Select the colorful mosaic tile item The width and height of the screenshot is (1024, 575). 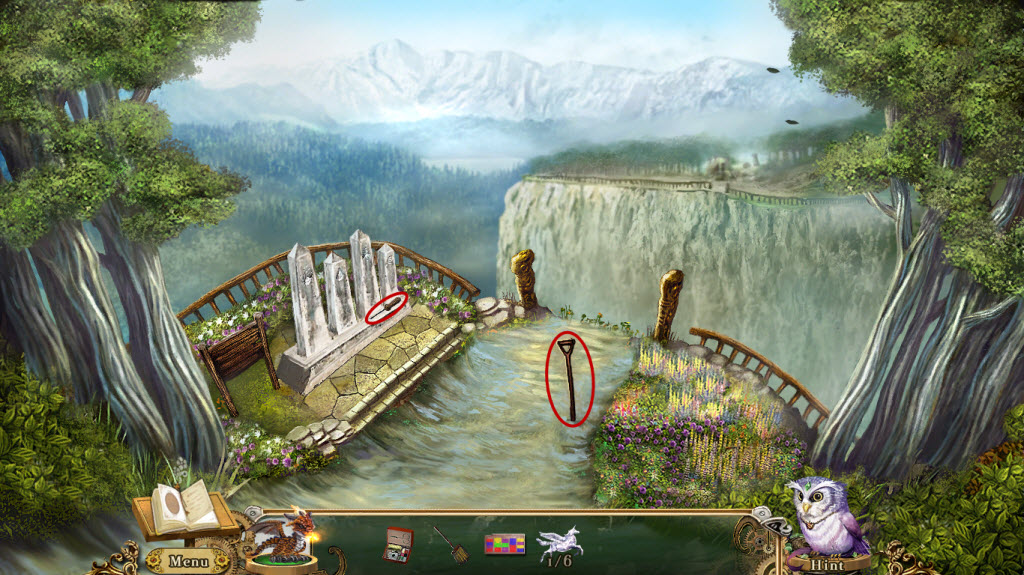(505, 544)
